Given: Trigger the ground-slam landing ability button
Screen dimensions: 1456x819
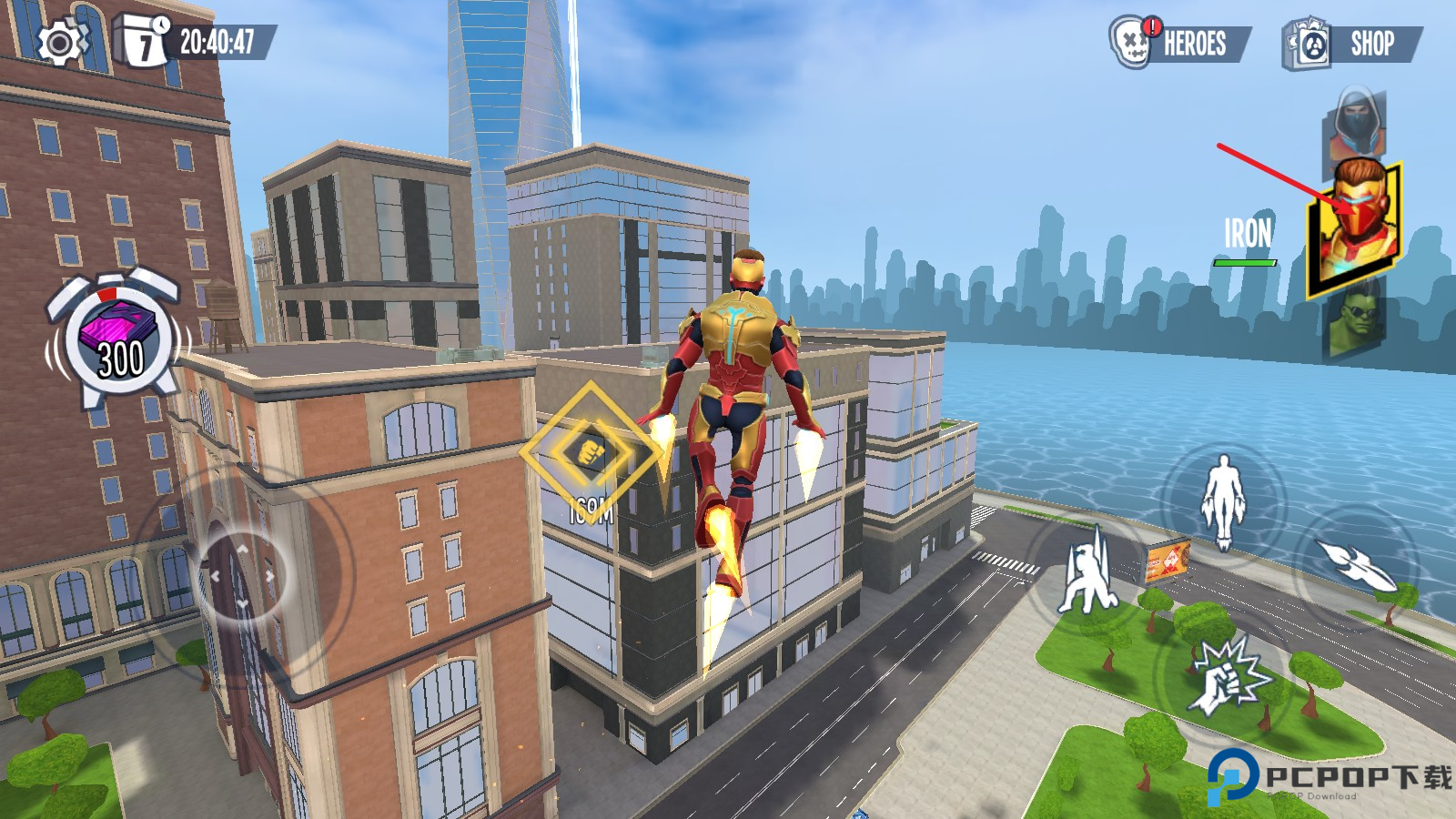Looking at the screenshot, I should 1088,573.
